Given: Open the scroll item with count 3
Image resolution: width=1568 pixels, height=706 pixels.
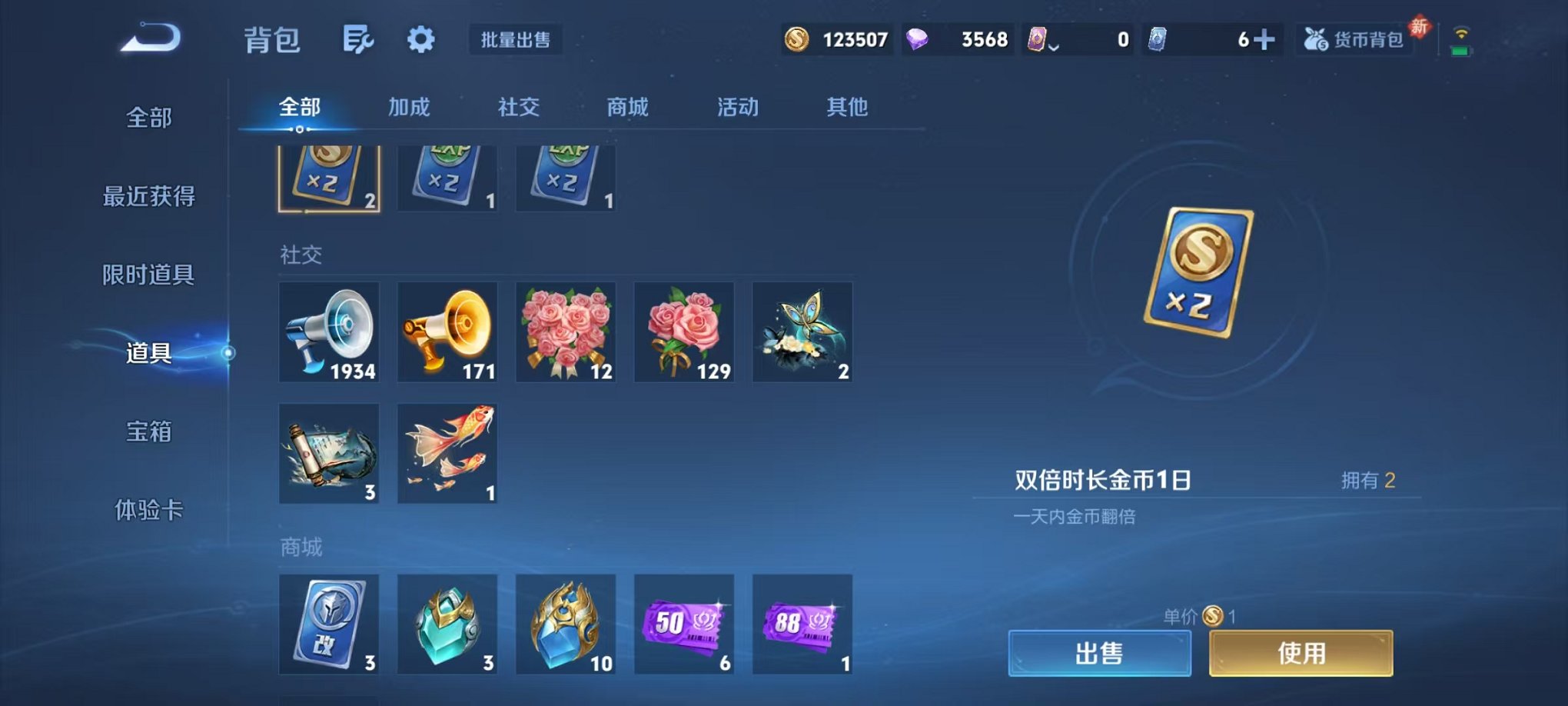Looking at the screenshot, I should click(x=329, y=454).
